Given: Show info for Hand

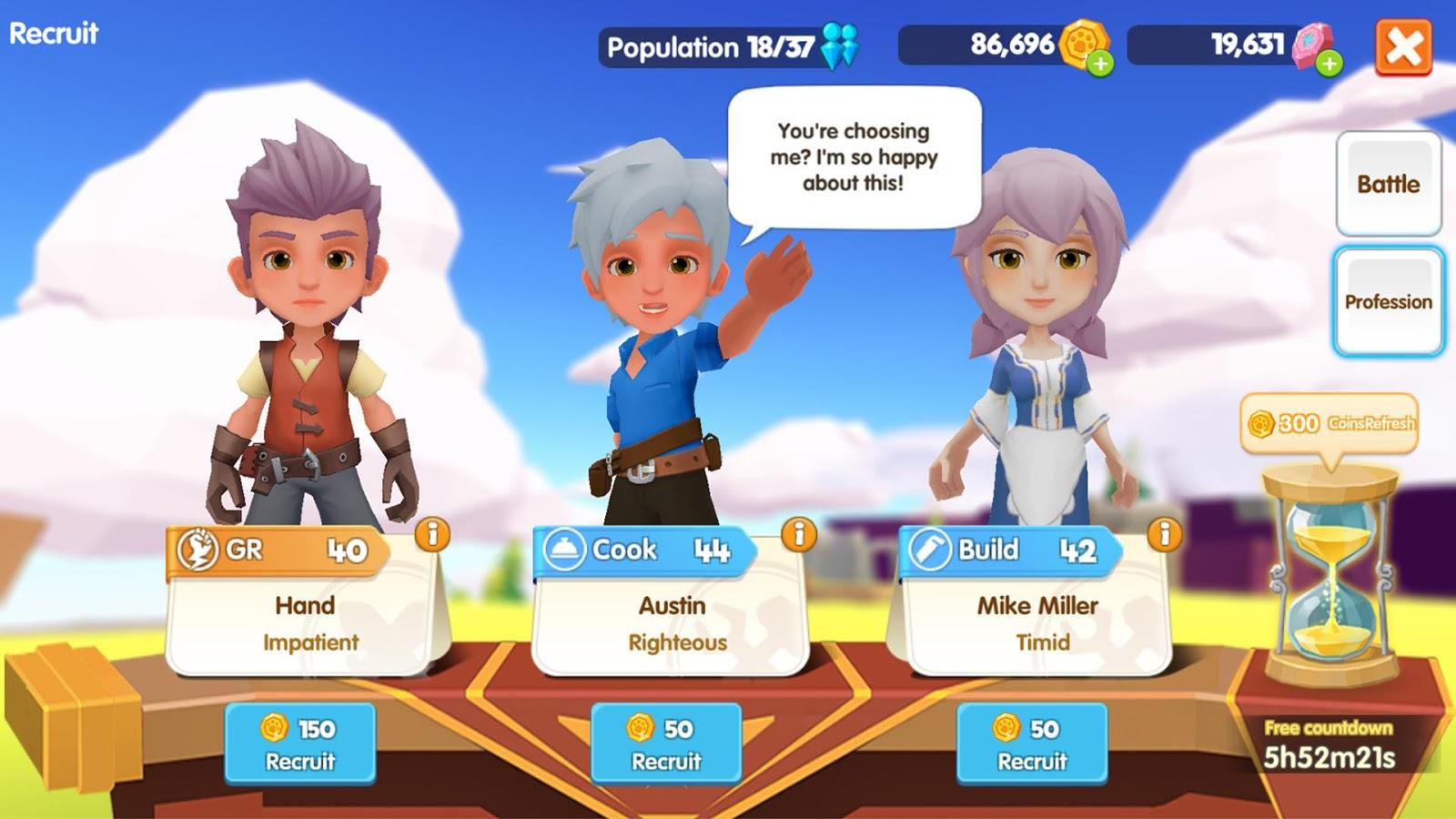Looking at the screenshot, I should point(432,534).
